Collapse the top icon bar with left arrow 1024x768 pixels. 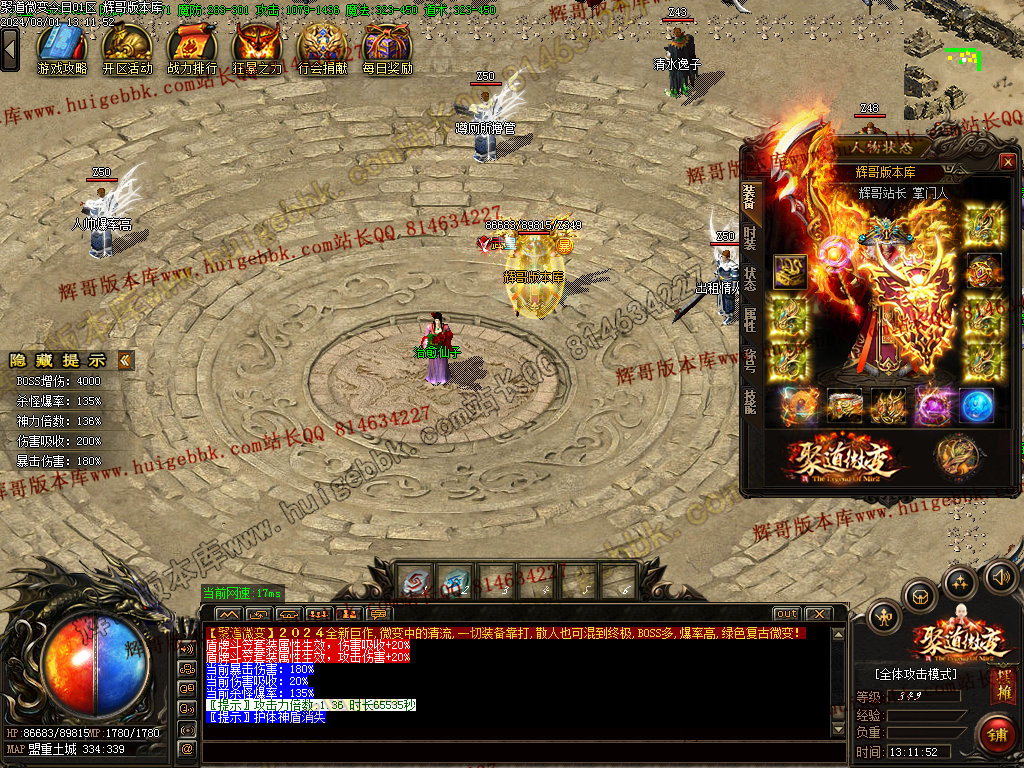(x=10, y=48)
